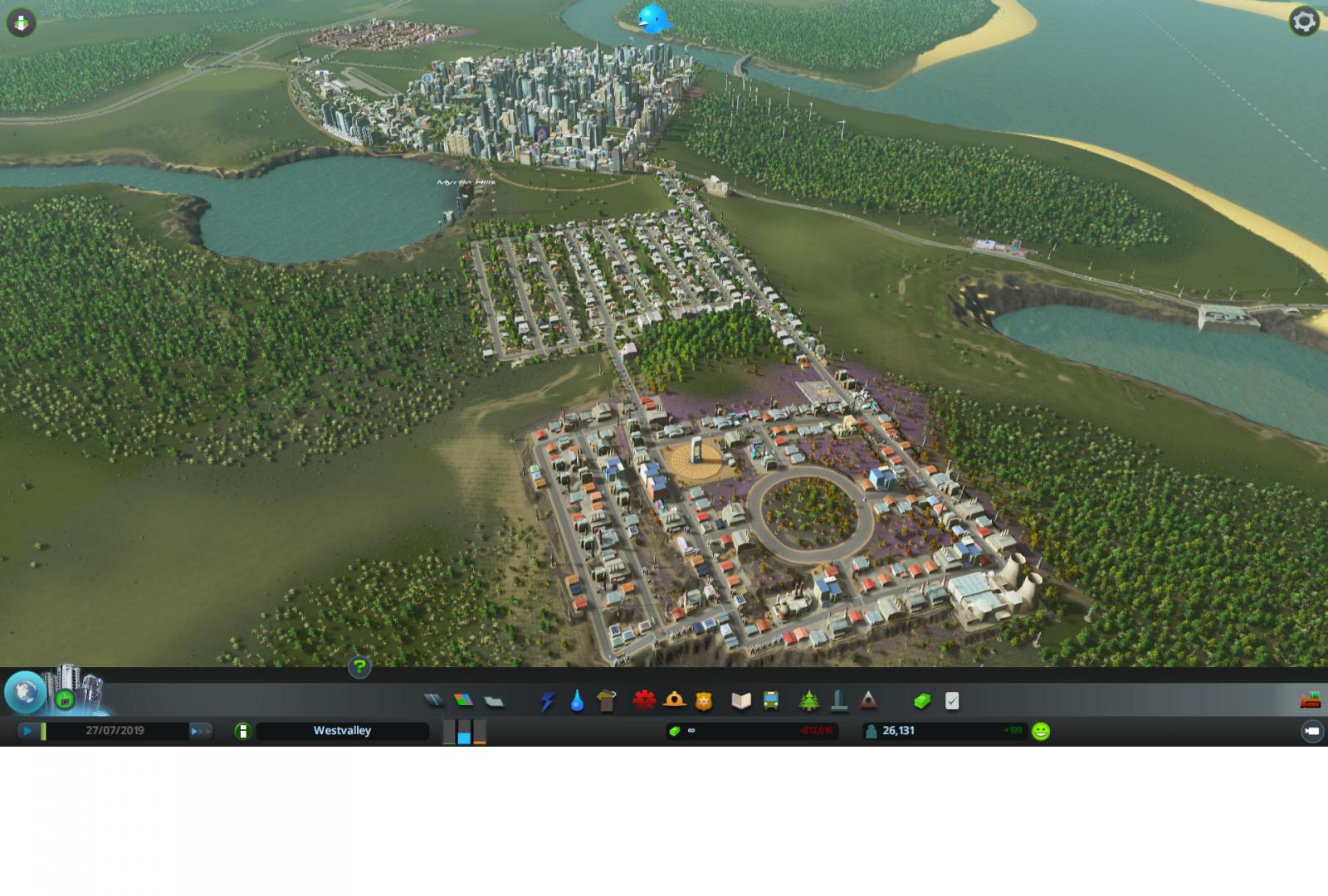The width and height of the screenshot is (1328, 896).
Task: Click the Westvalley city name field
Action: click(342, 731)
